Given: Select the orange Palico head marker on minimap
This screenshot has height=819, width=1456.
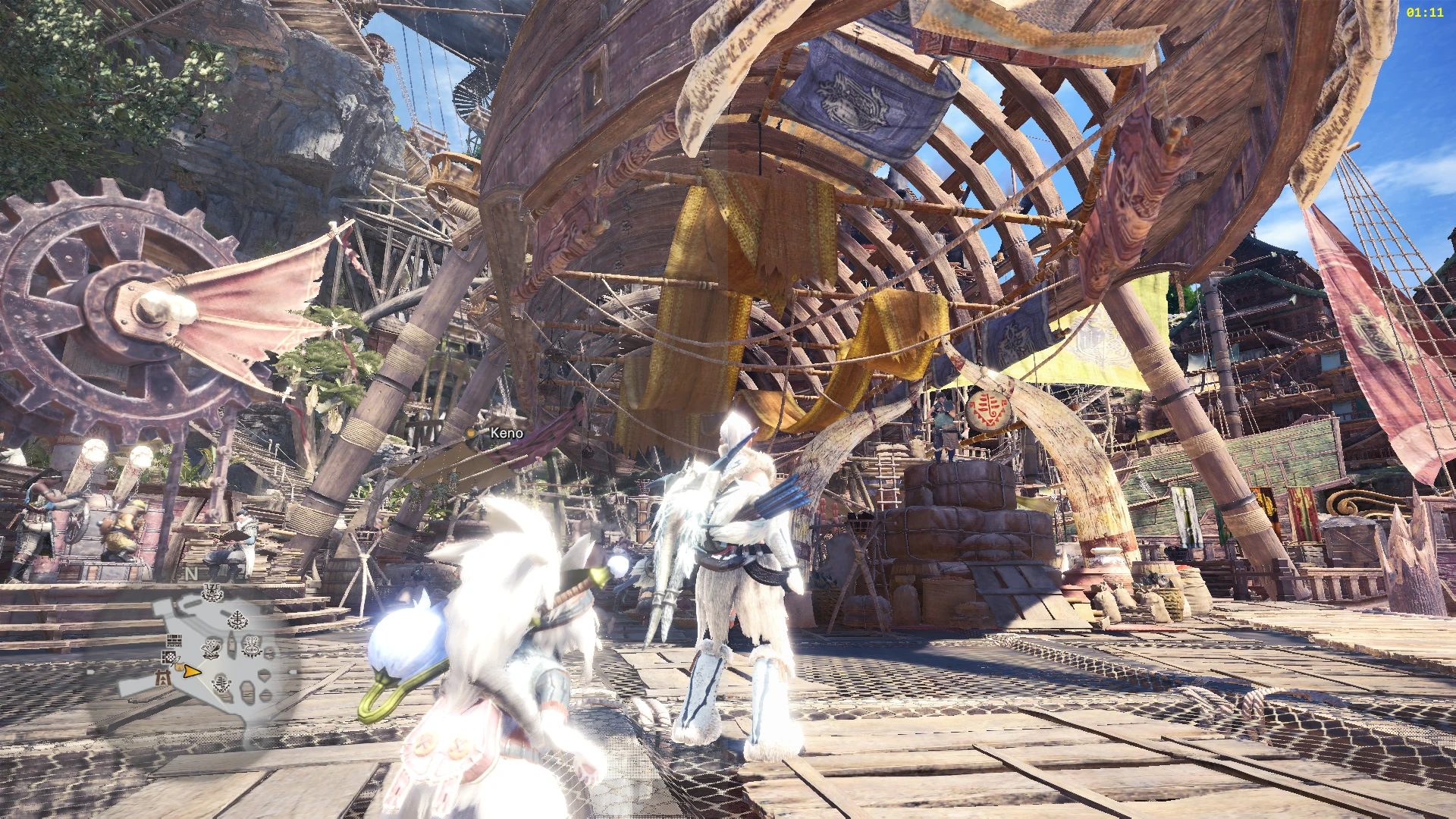Looking at the screenshot, I should (x=178, y=667).
